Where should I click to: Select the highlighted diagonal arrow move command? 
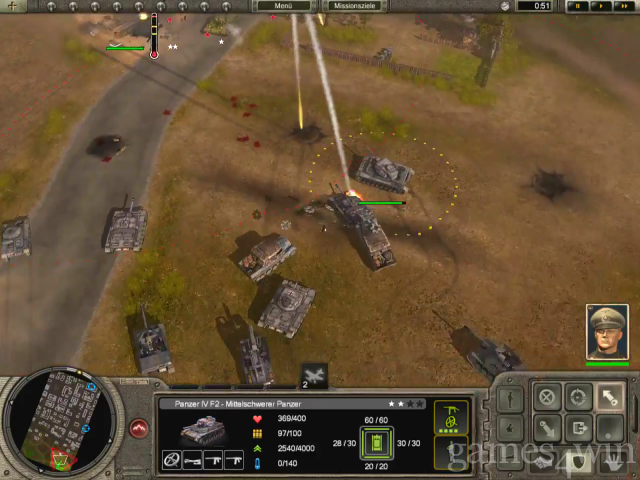[x=609, y=396]
